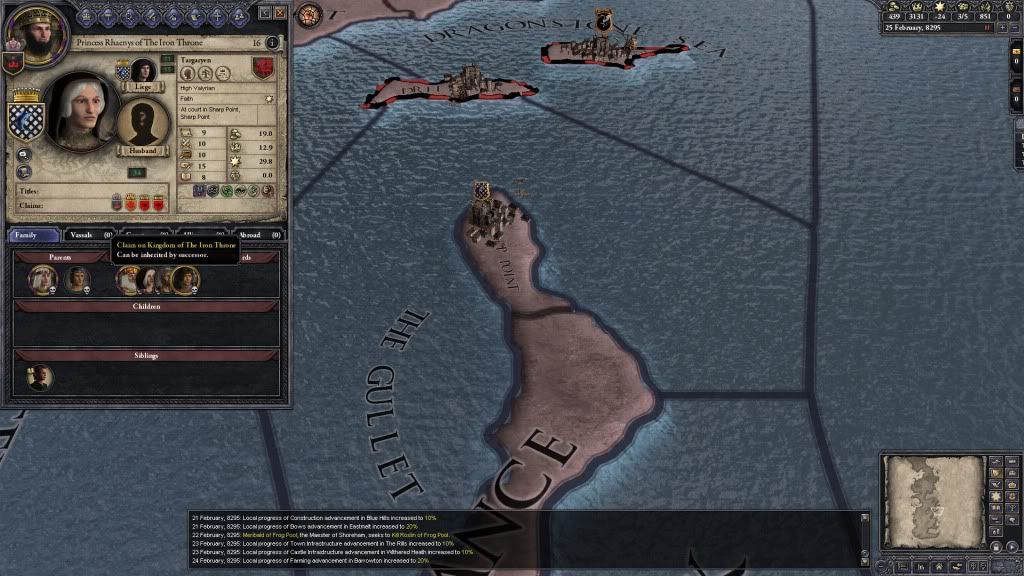Screen dimensions: 1024x576
Task: Select the Sharp Point holding shield on map
Action: [483, 191]
